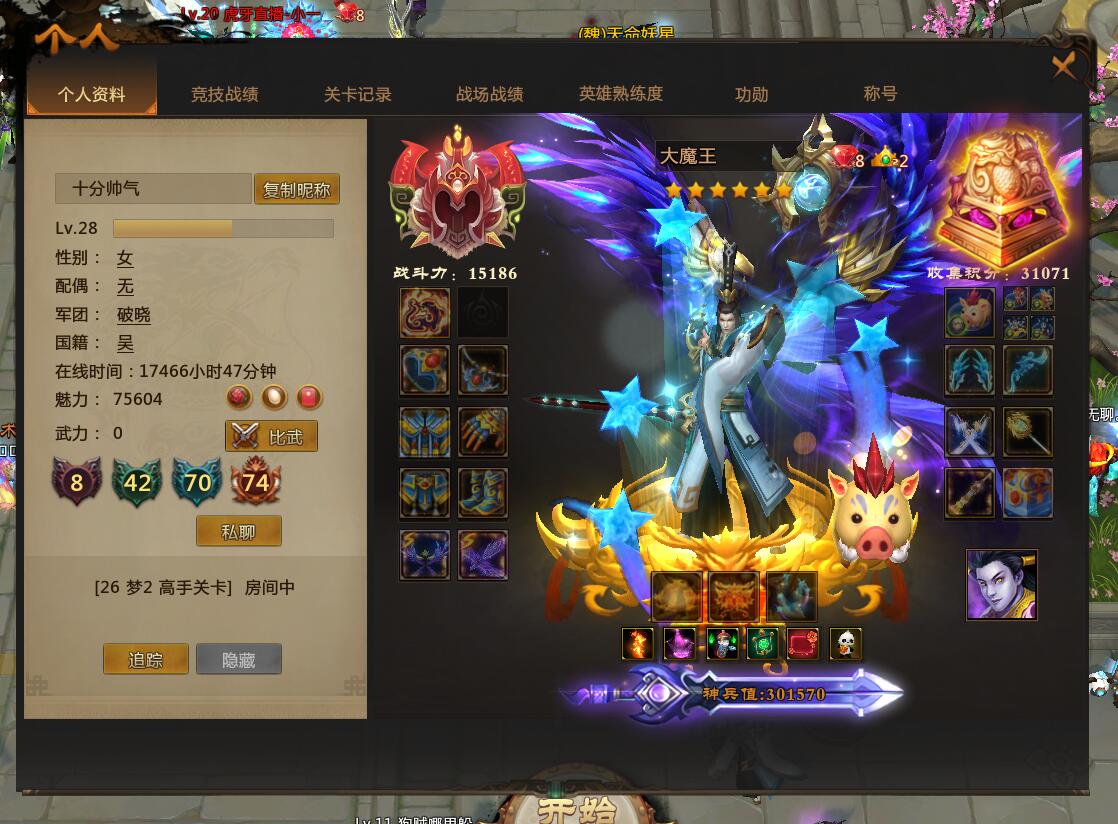Select the crossed swords equipment slot

point(970,432)
